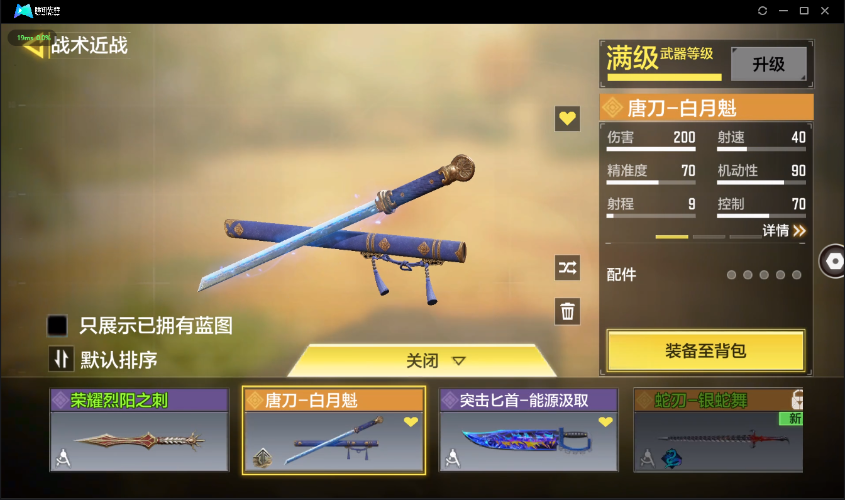Favorite the weapon with the heart icon
845x500 pixels.
point(568,119)
